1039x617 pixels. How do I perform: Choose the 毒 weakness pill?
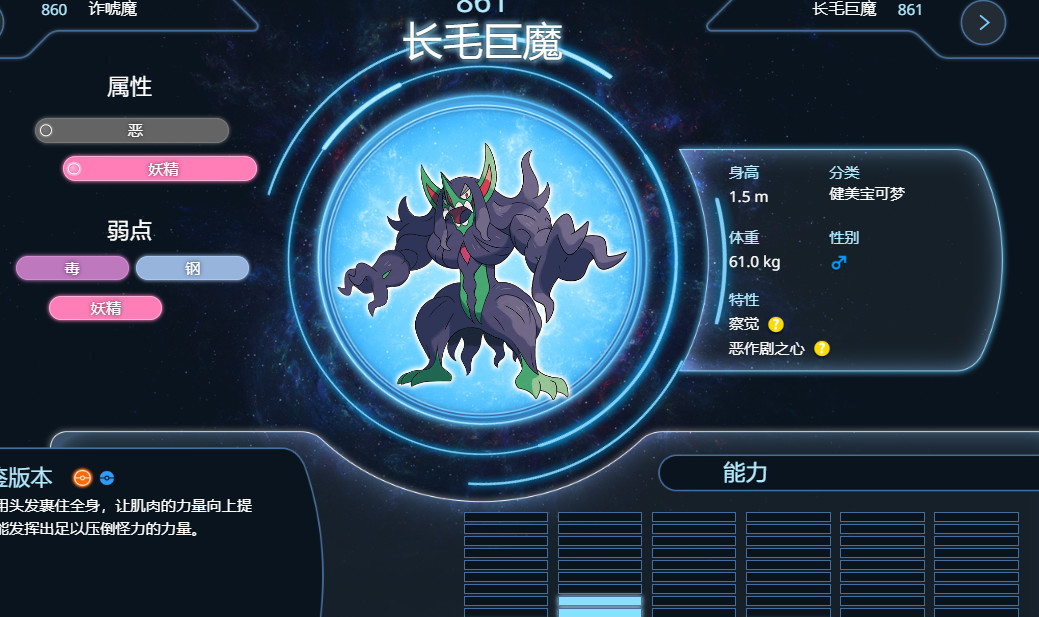click(x=72, y=268)
